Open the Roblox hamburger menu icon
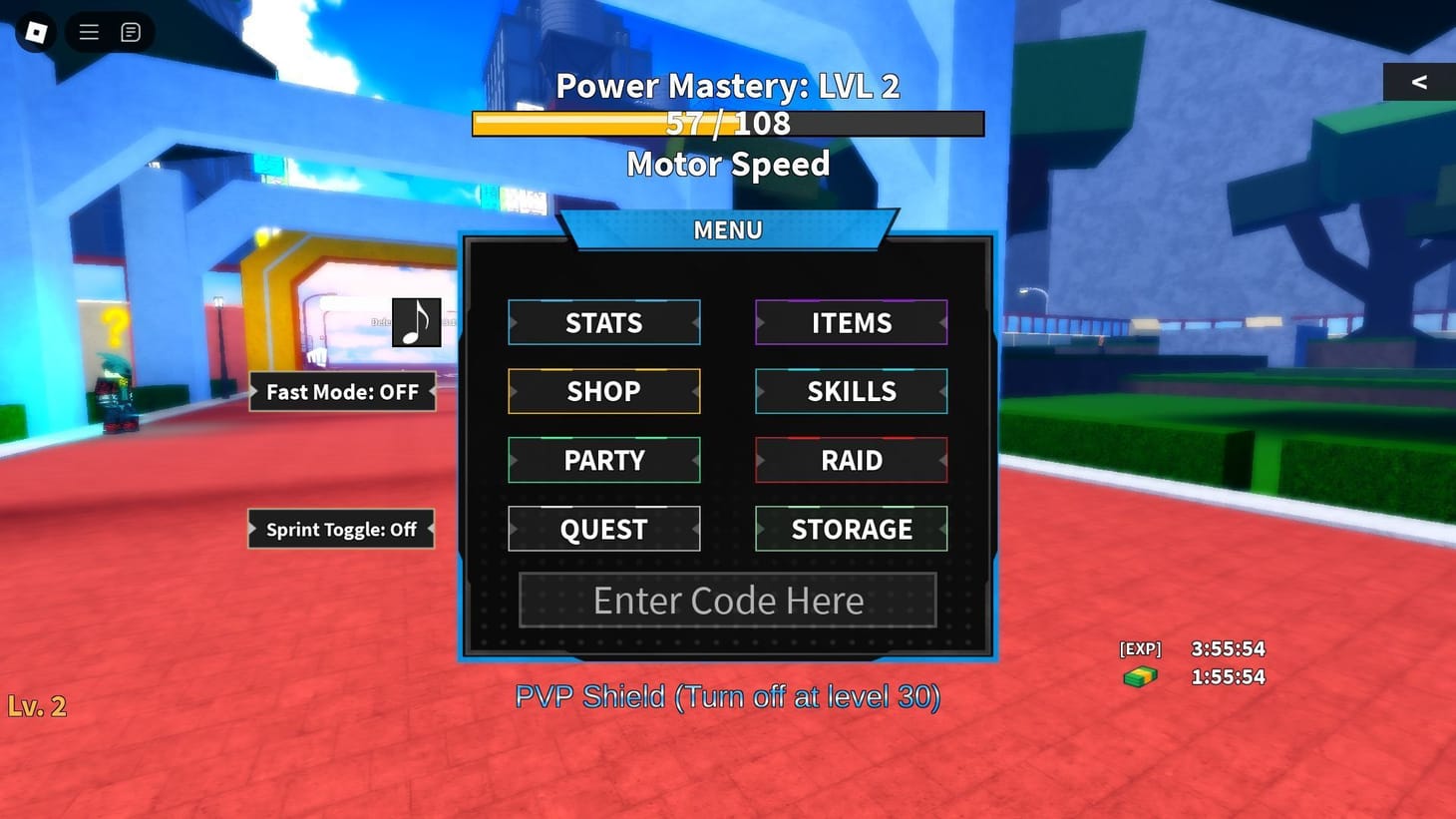 pyautogui.click(x=88, y=31)
